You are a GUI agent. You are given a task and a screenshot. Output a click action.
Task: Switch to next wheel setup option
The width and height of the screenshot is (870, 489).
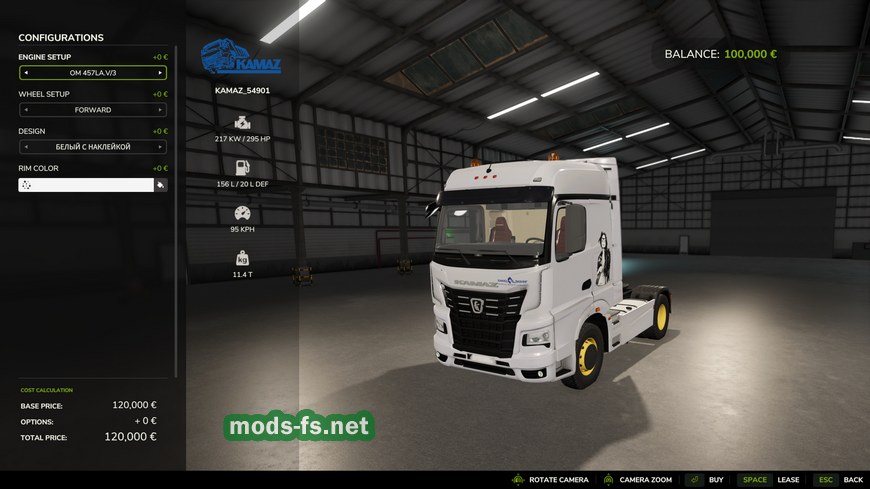click(159, 110)
